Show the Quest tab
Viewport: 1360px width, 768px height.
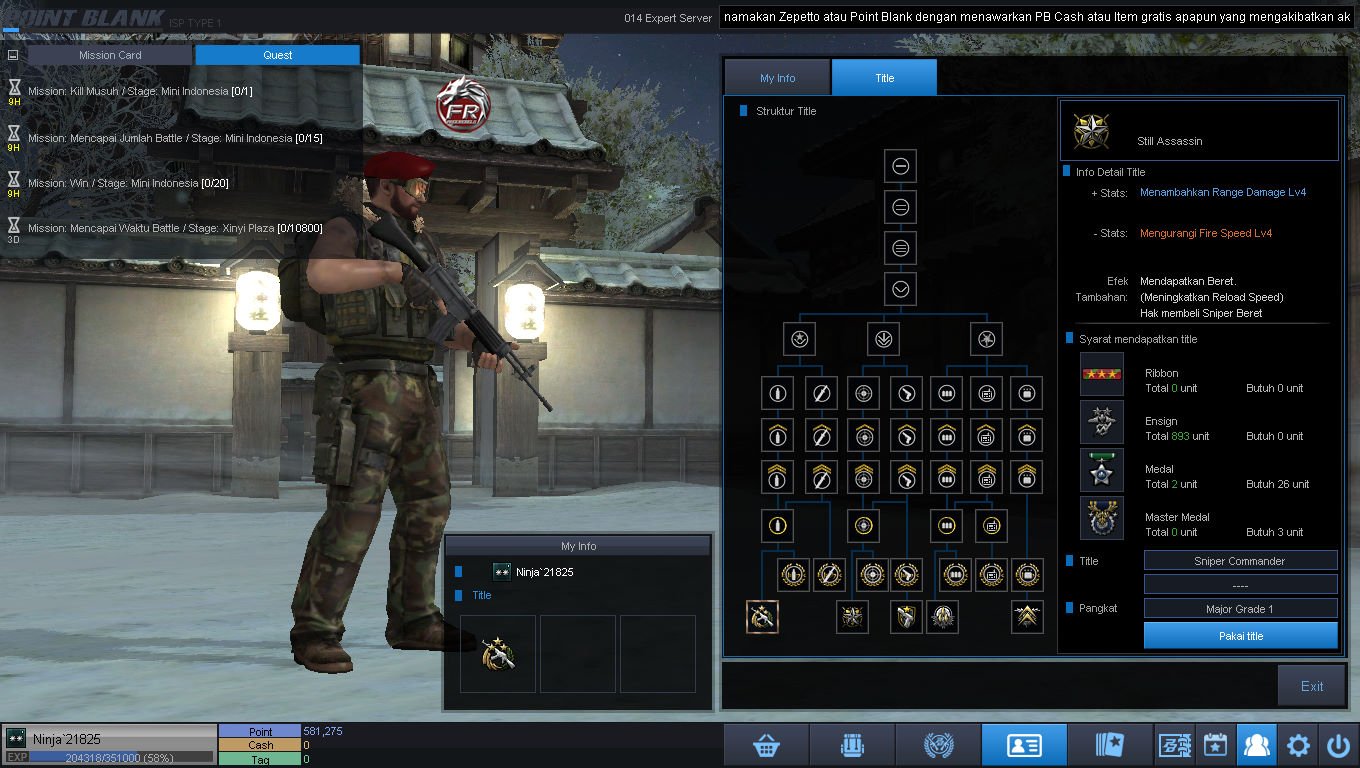tap(278, 55)
